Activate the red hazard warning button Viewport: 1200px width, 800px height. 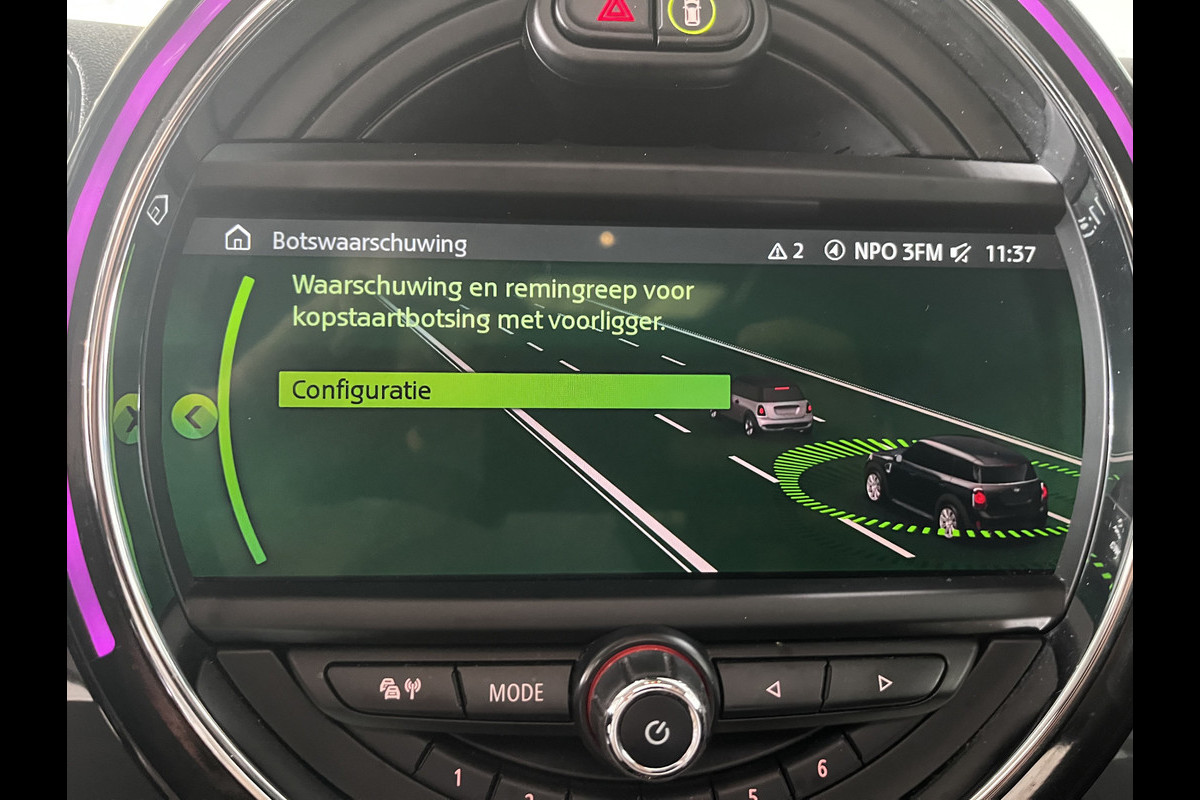tap(615, 14)
